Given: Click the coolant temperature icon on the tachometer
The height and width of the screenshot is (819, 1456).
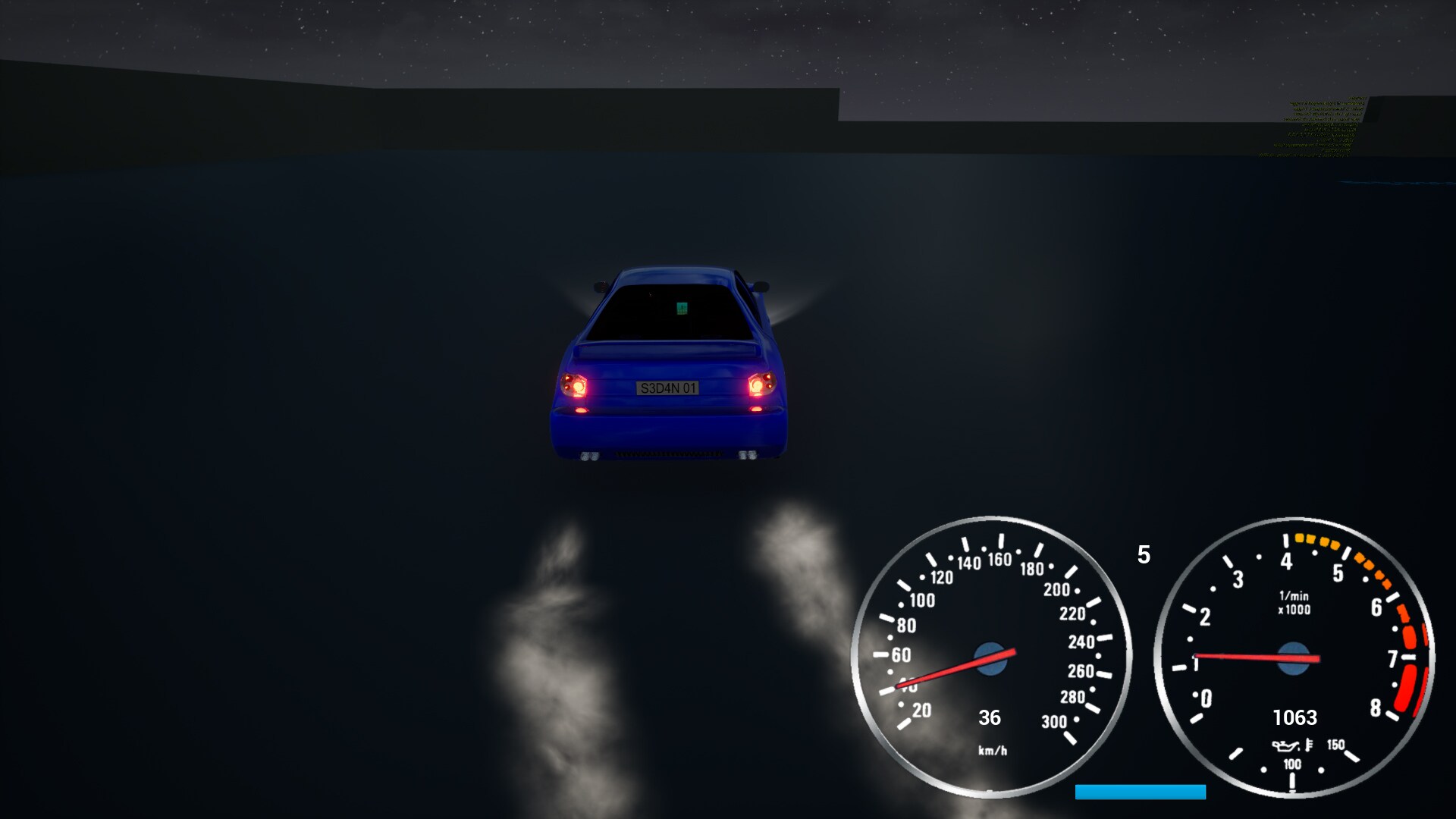Looking at the screenshot, I should (1310, 744).
